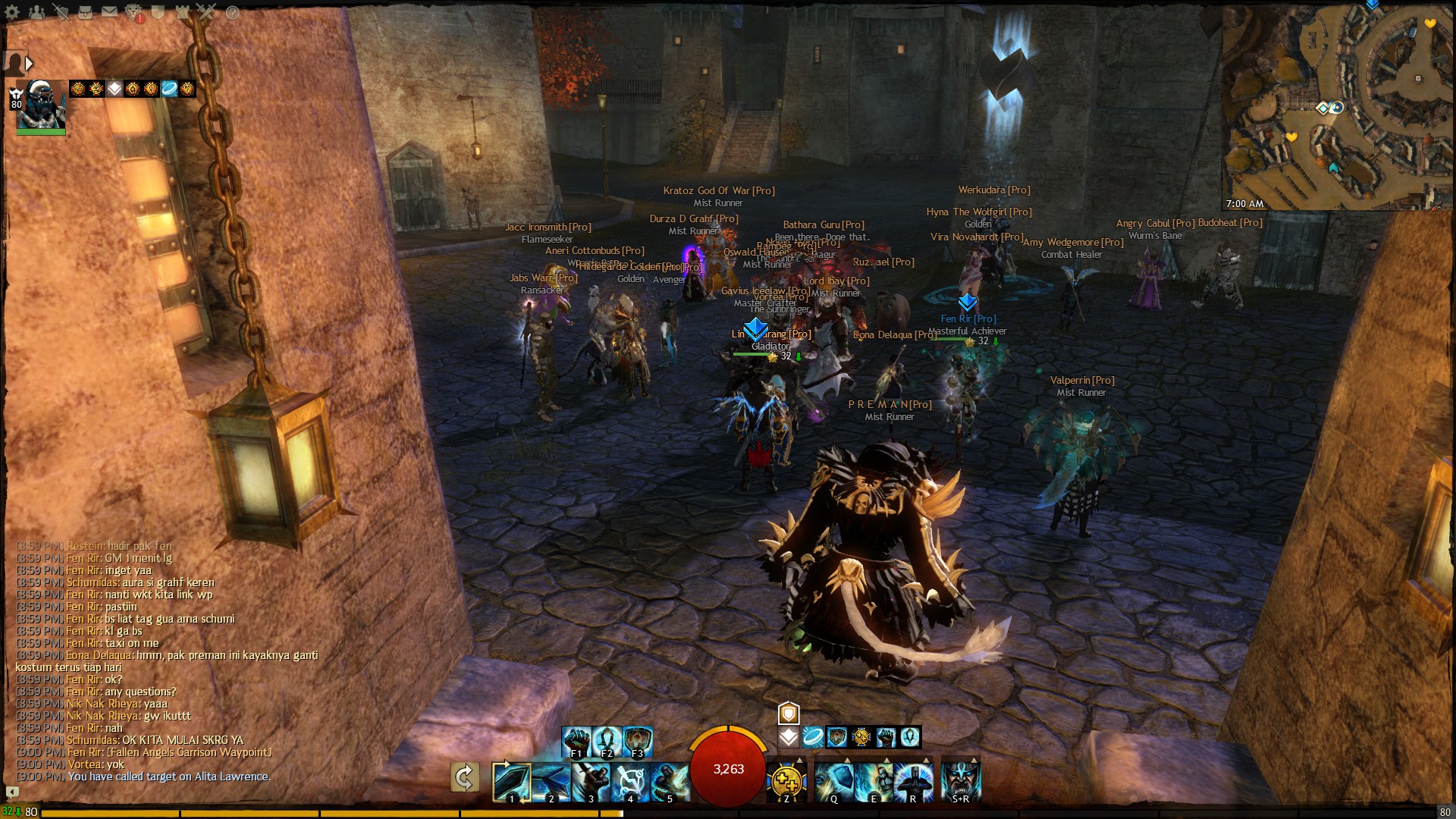The height and width of the screenshot is (819, 1456).
Task: Open the Hero panel
Action: pos(61,12)
